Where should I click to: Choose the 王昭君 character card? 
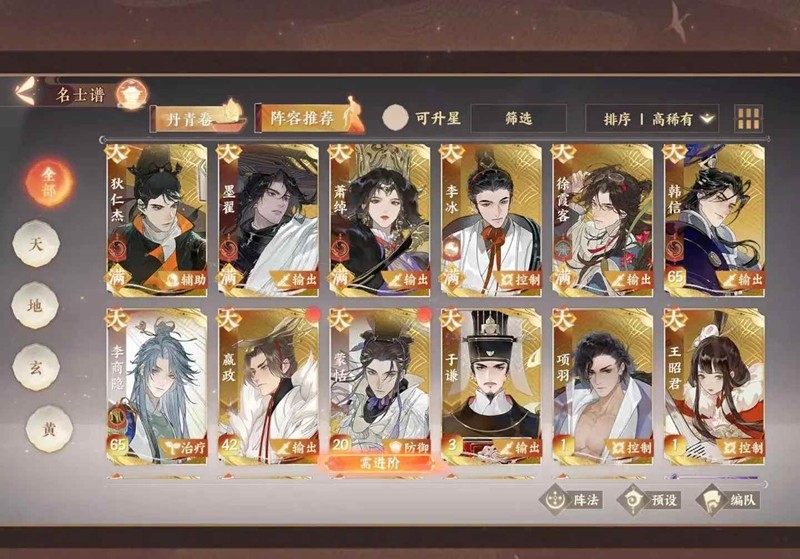click(x=714, y=386)
